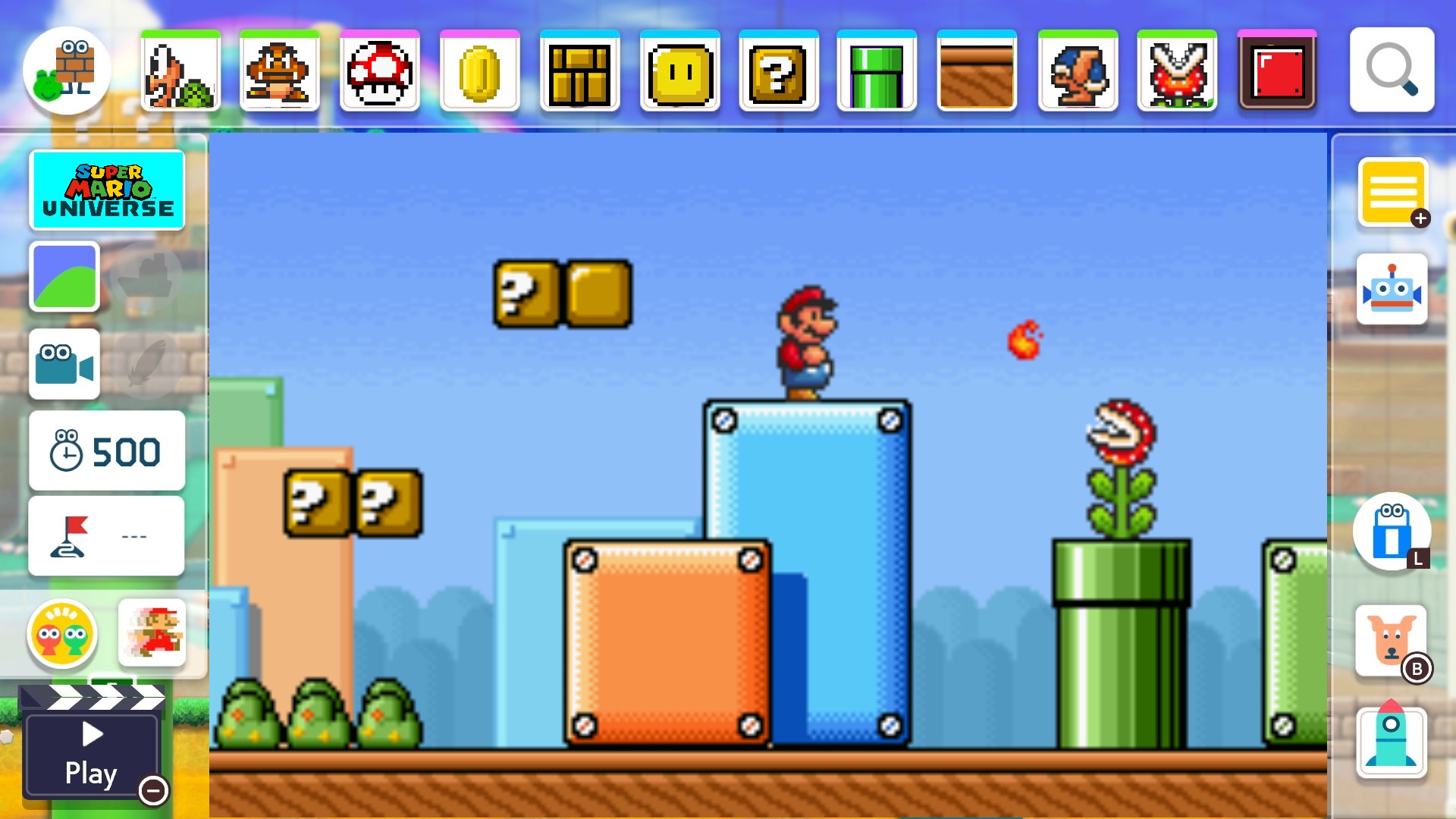Click the minus button near Play
The height and width of the screenshot is (819, 1456).
[x=154, y=791]
